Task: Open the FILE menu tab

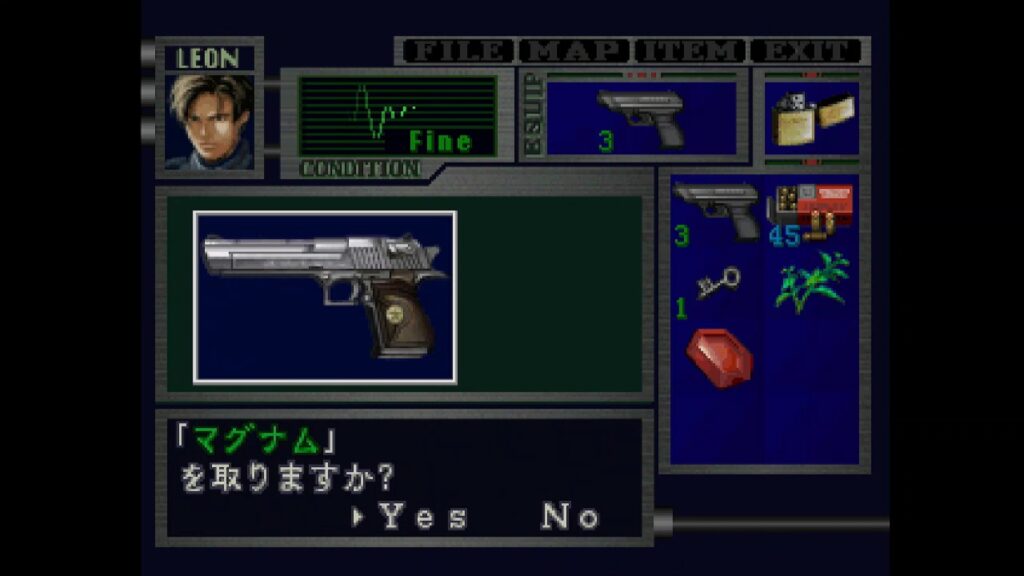Action: click(x=457, y=51)
